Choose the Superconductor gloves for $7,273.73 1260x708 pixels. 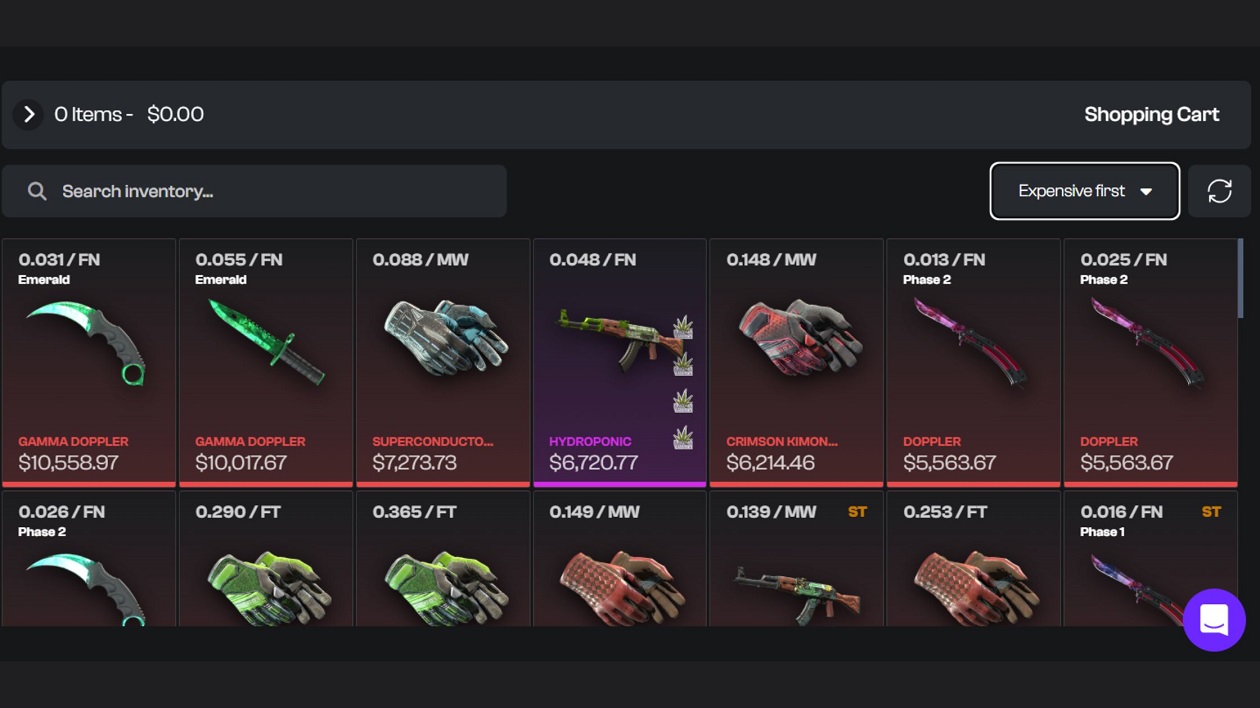443,361
